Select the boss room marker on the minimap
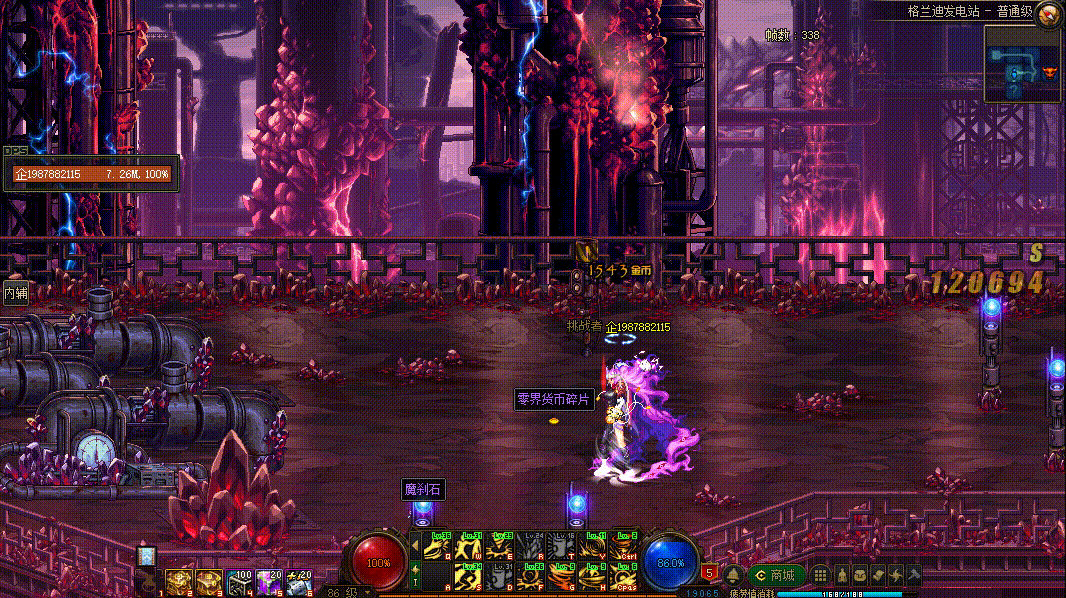Viewport: 1066px width, 598px height. [1049, 72]
